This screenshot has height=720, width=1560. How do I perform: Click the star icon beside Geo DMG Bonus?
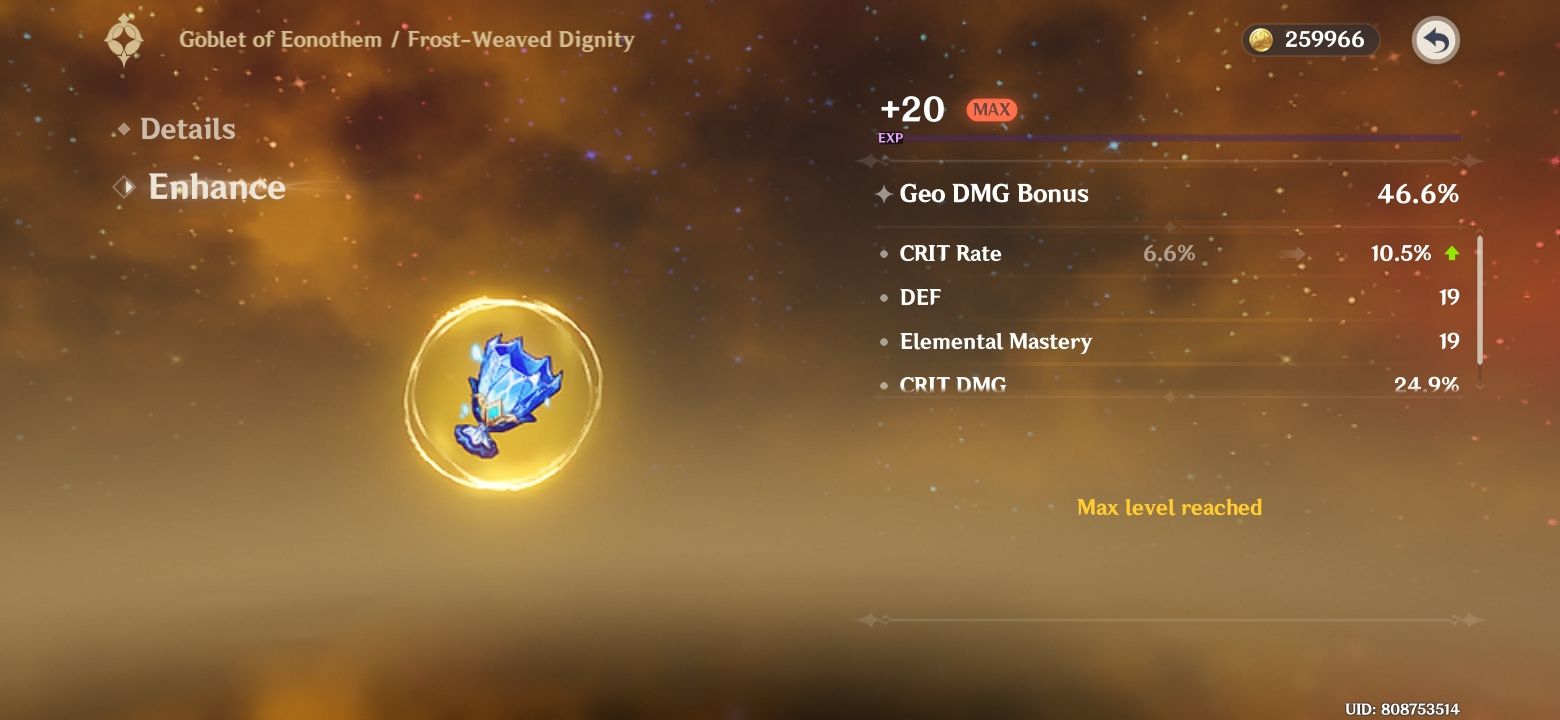pos(883,194)
